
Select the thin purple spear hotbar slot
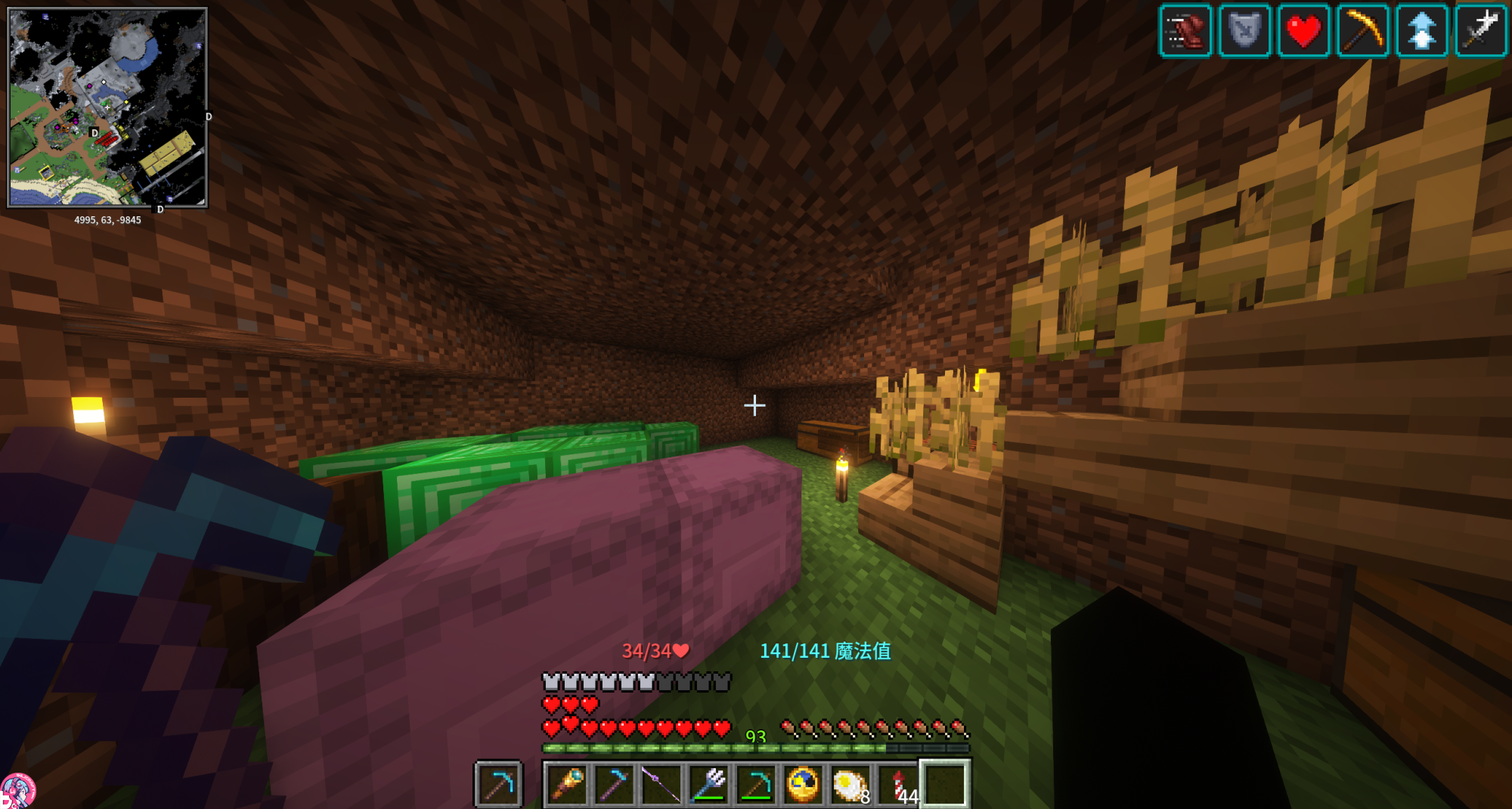661,784
